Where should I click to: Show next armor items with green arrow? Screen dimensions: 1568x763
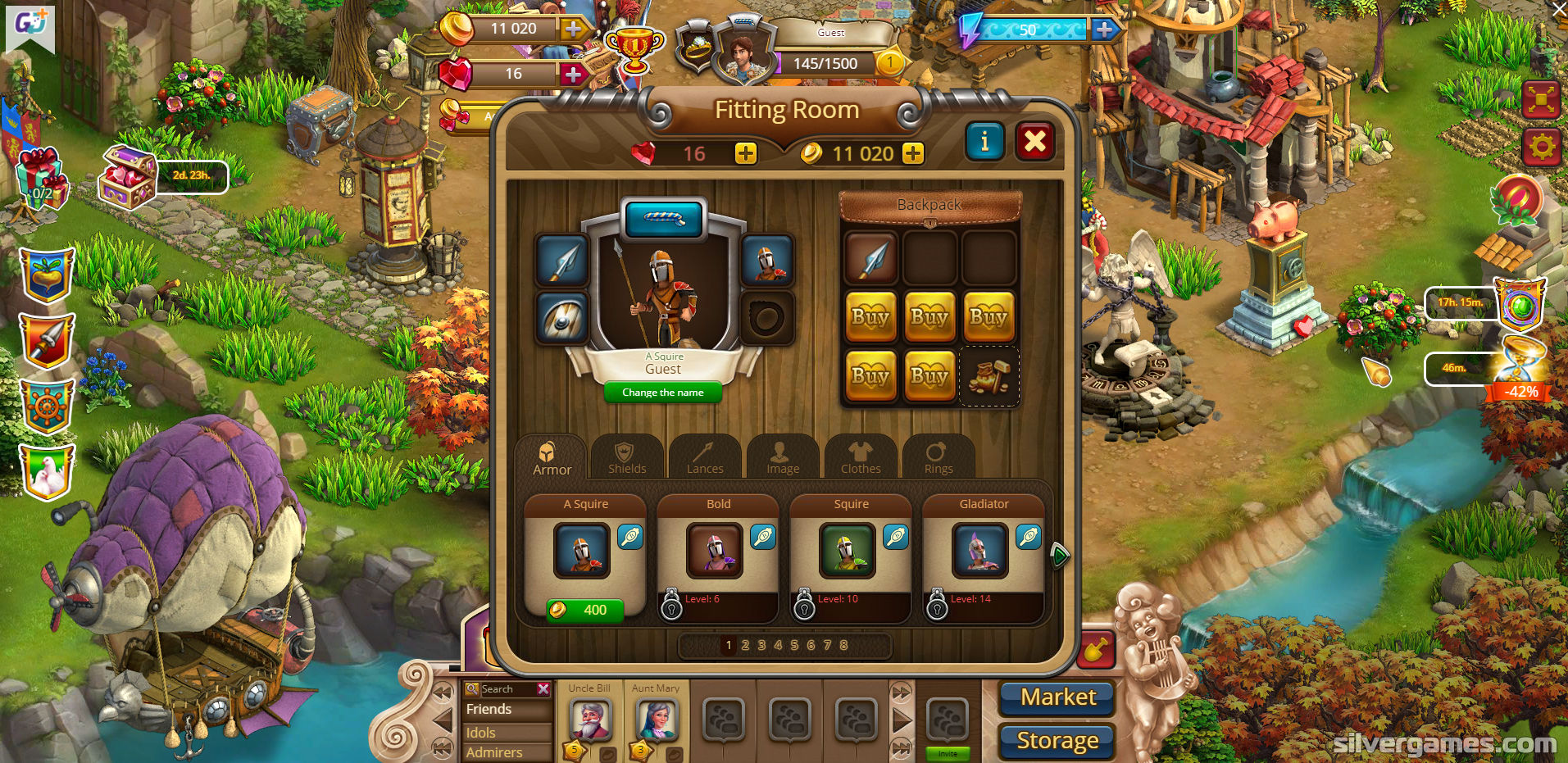(x=1059, y=556)
